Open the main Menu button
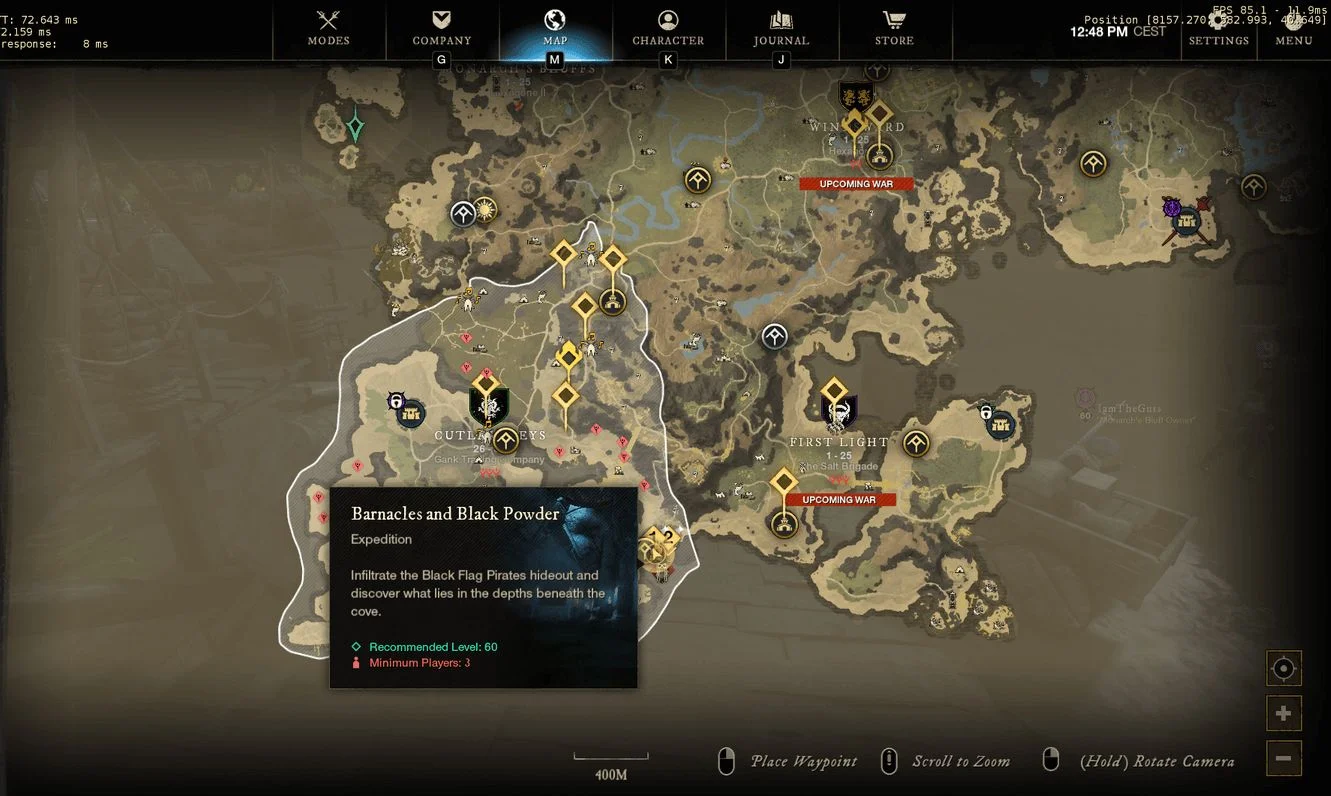 [1294, 28]
